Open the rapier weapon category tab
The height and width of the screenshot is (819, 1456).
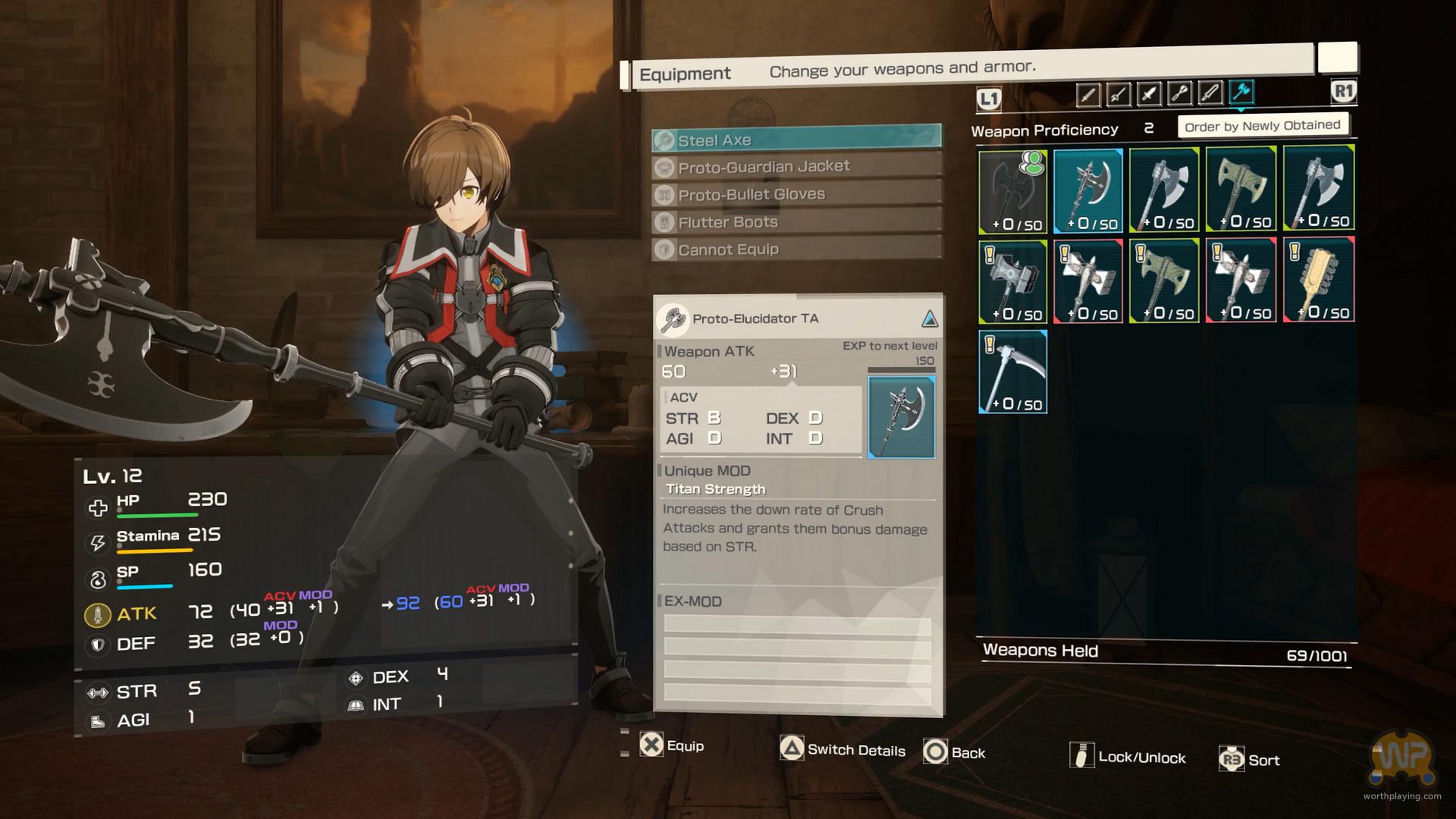pyautogui.click(x=1118, y=95)
